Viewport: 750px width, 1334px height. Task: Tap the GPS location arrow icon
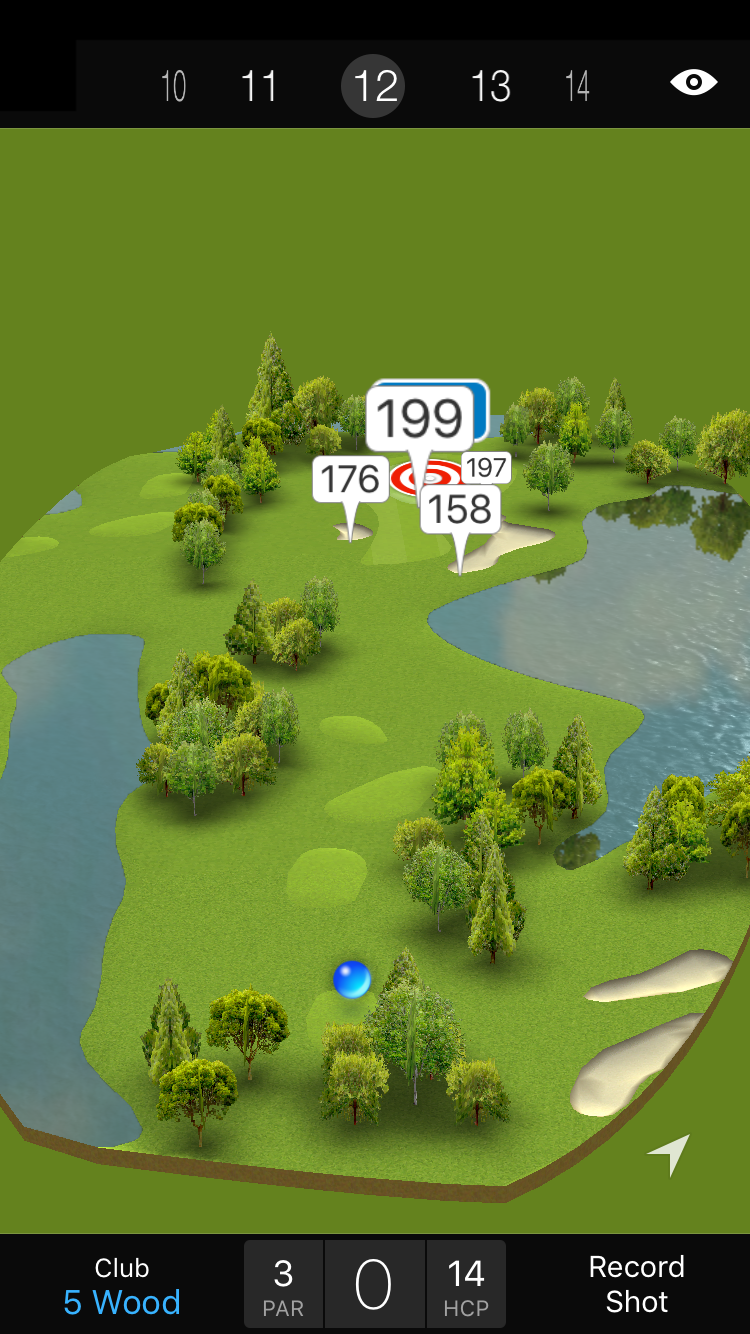670,1154
